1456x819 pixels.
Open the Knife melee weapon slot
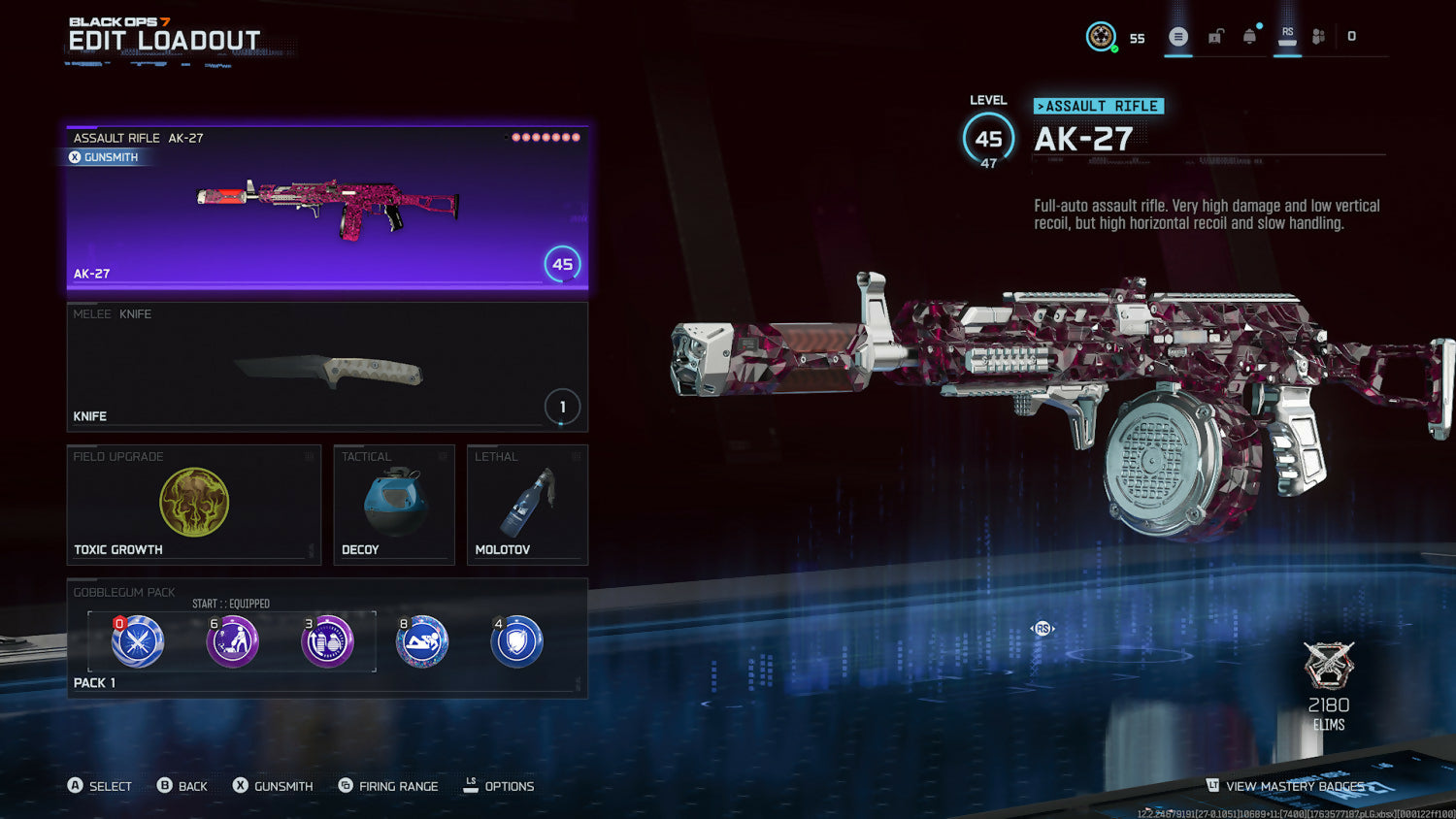pyautogui.click(x=327, y=367)
